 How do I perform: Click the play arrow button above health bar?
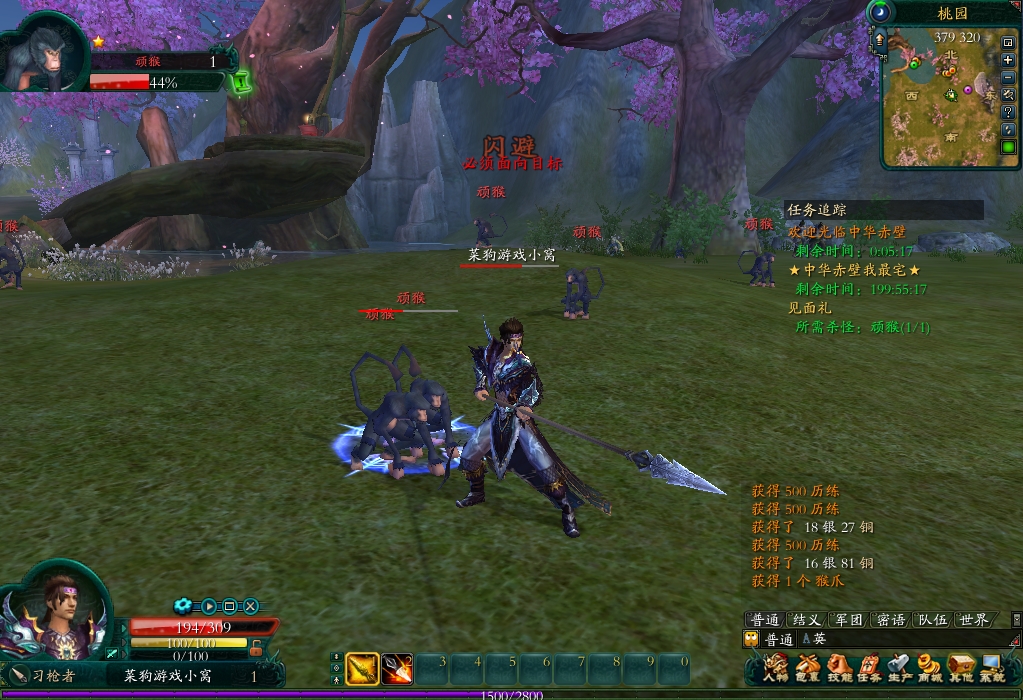point(209,606)
